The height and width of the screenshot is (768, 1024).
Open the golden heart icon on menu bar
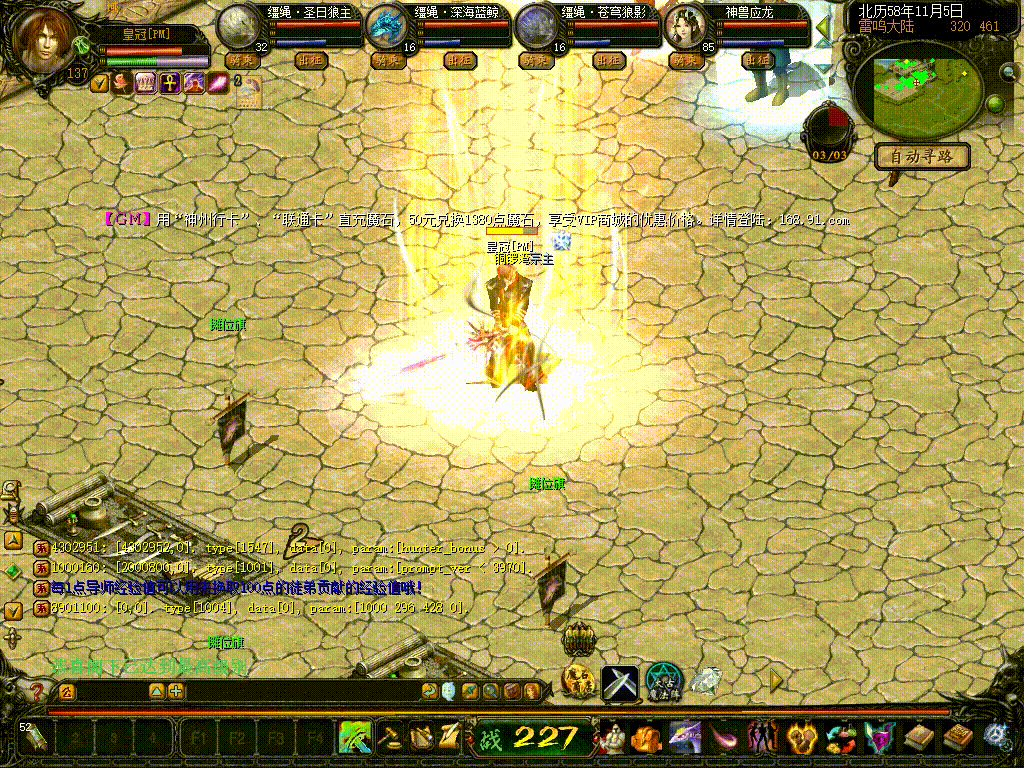pos(802,738)
